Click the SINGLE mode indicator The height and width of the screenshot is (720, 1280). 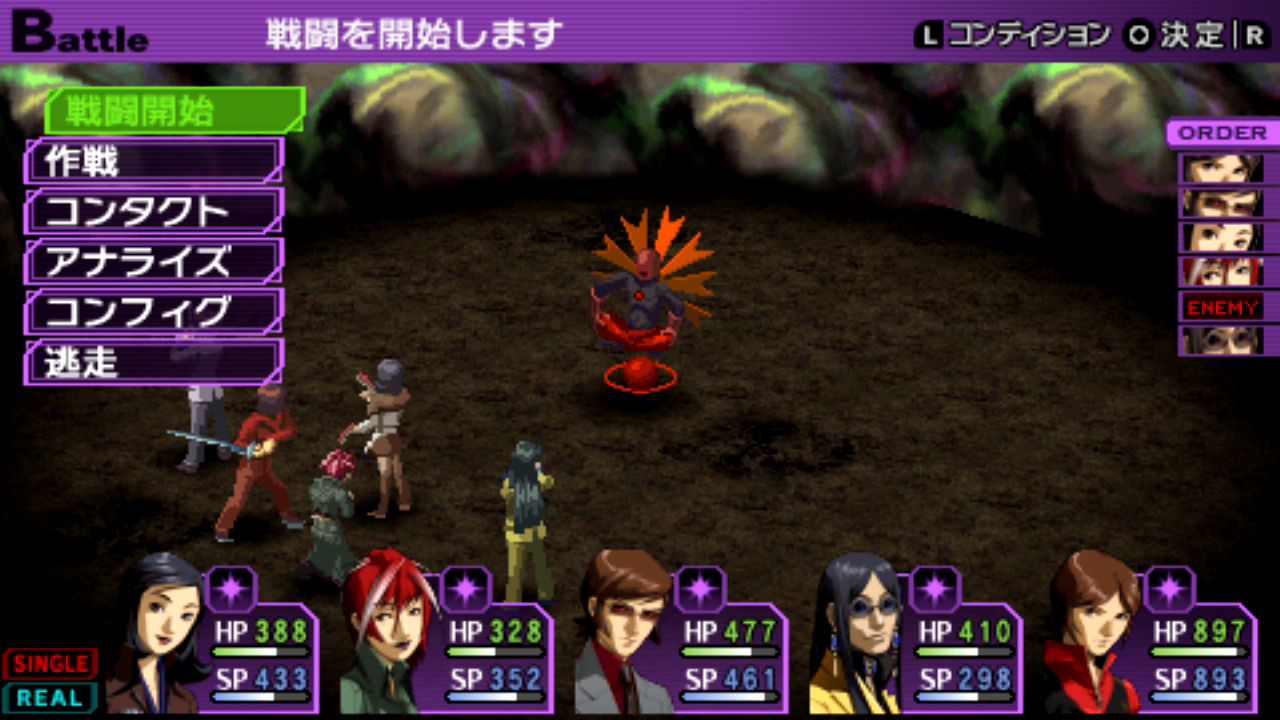(x=50, y=663)
